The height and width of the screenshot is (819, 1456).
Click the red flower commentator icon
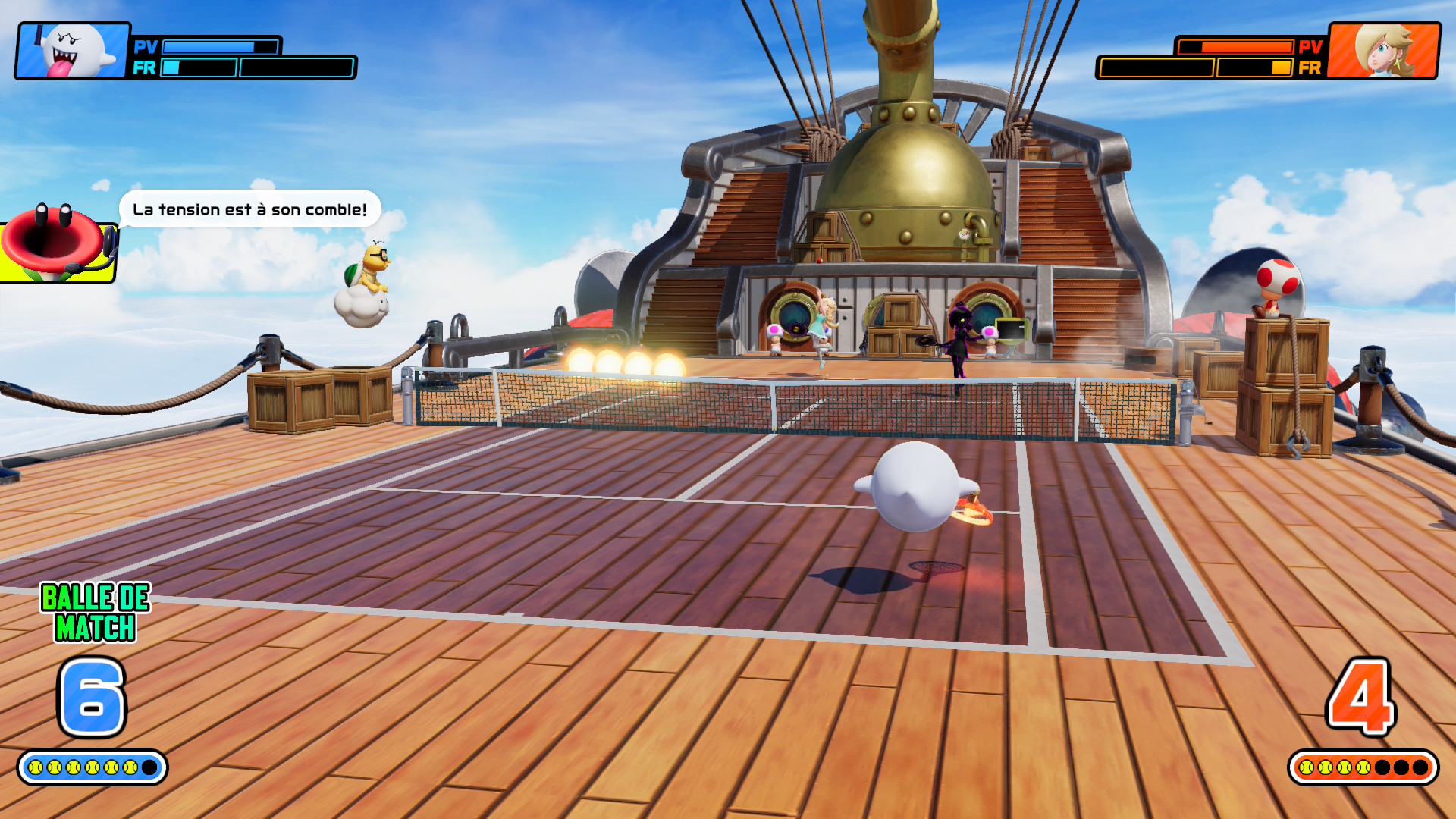point(55,243)
